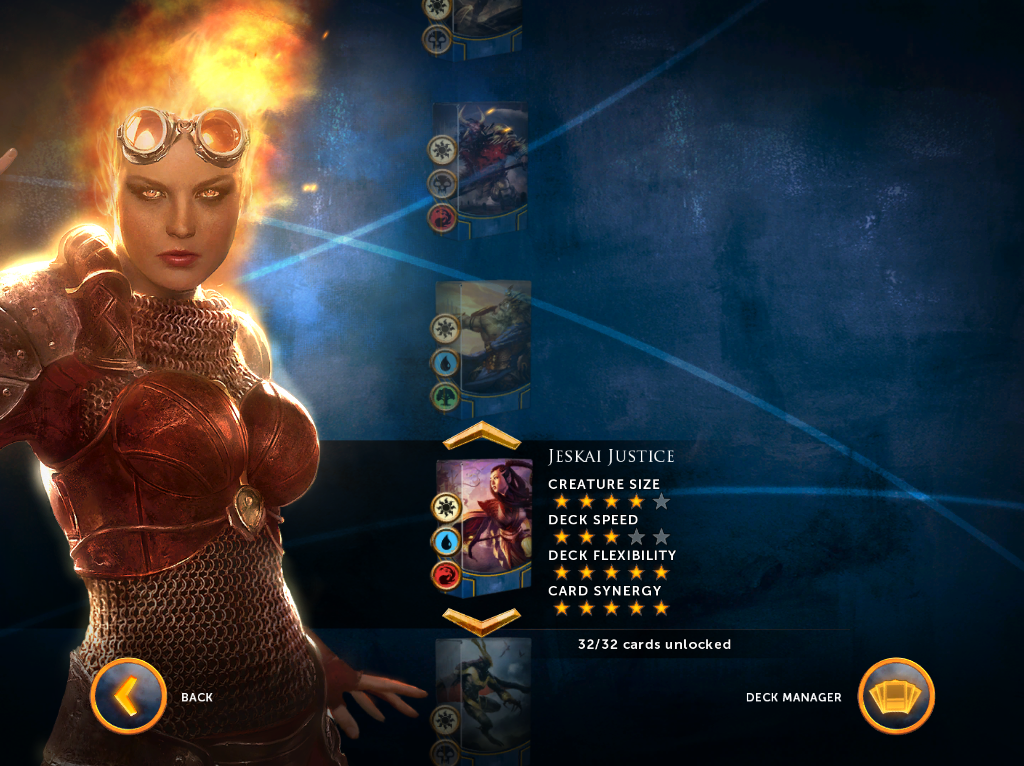This screenshot has width=1024, height=766.
Task: Choose the Jeskai Justice deck box
Action: (x=484, y=524)
